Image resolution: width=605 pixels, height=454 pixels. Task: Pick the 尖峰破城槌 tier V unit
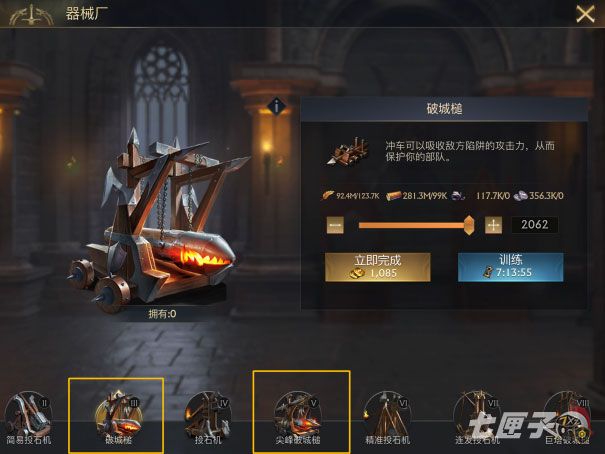click(x=301, y=413)
